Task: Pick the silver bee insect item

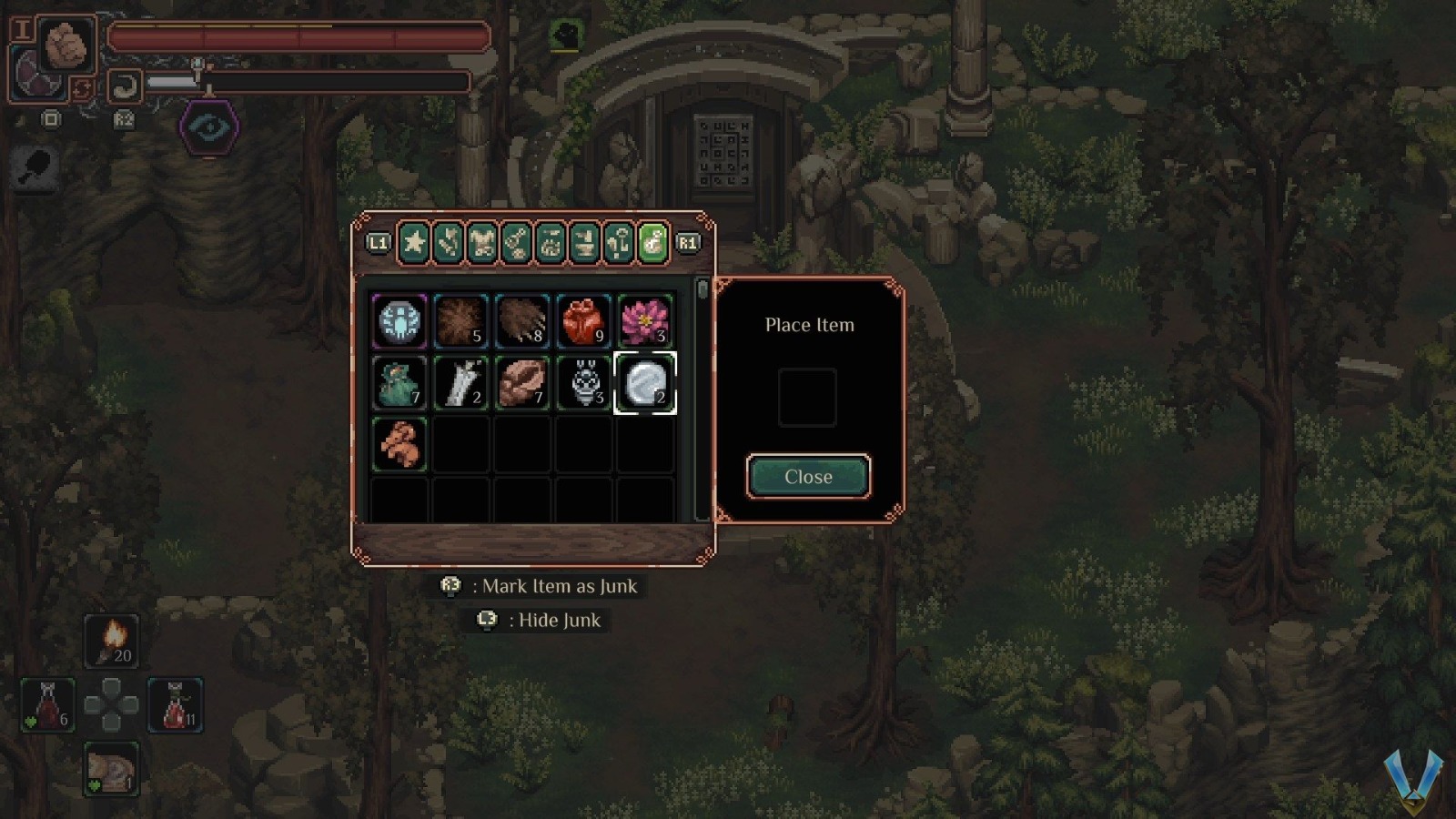Action: coord(583,383)
